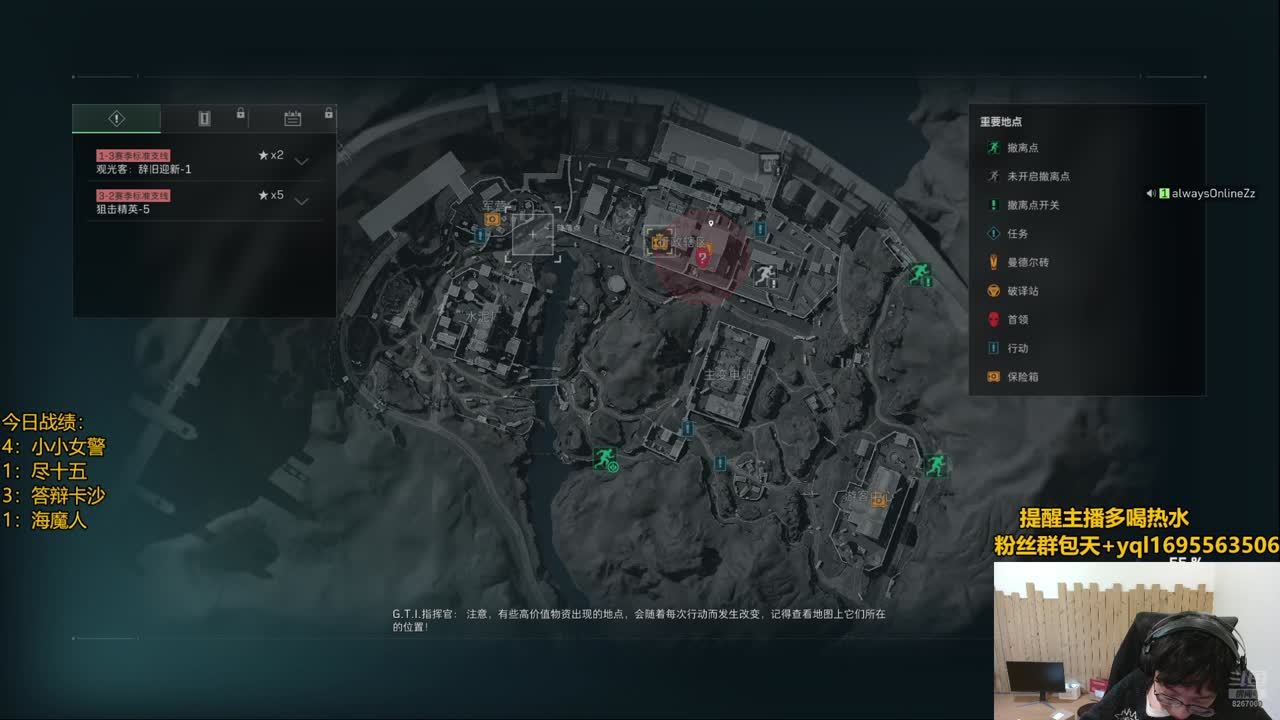1280x720 pixels.
Task: Click the 任务 legend entry
Action: pos(1017,234)
